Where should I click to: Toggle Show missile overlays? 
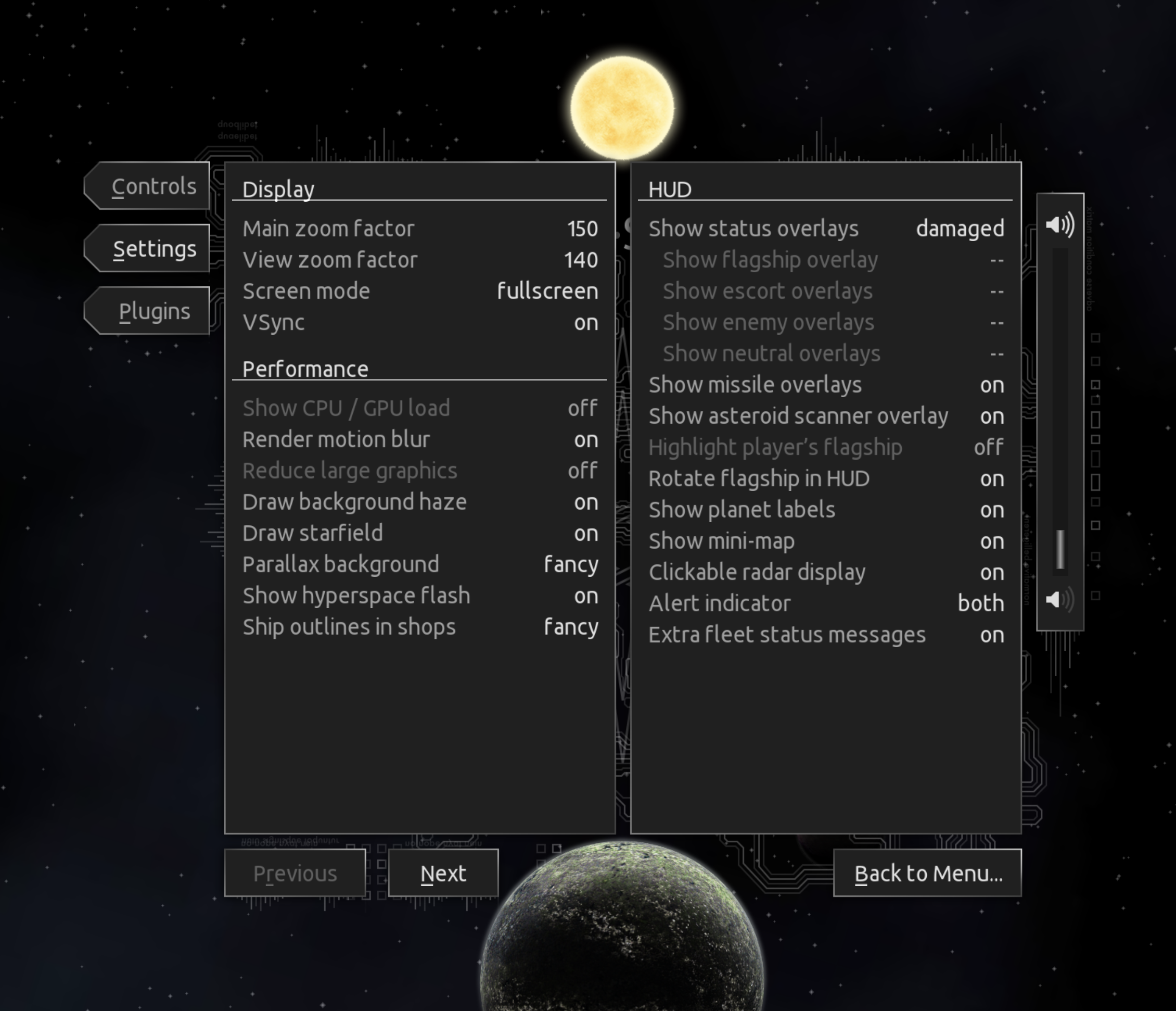(826, 385)
